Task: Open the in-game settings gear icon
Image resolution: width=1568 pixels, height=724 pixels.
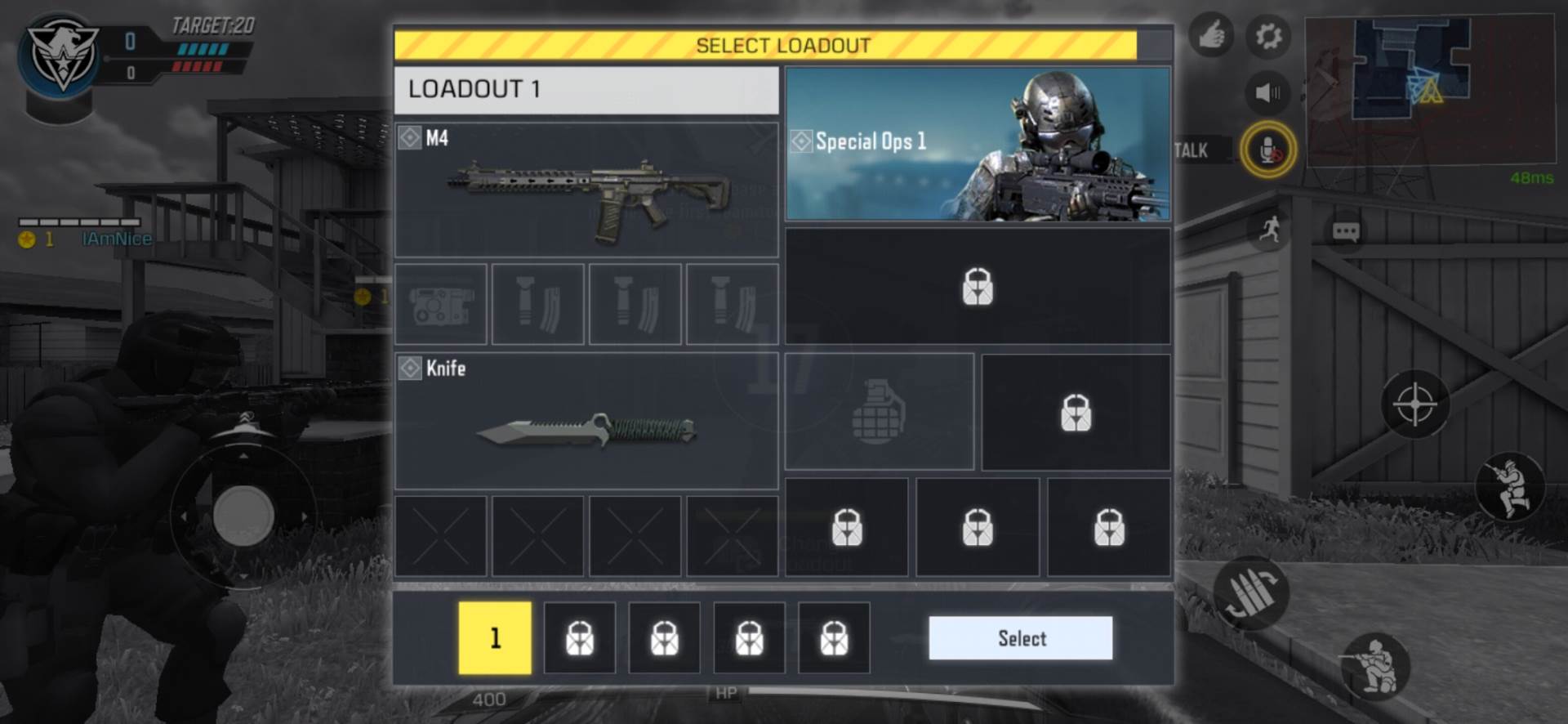Action: (x=1268, y=34)
